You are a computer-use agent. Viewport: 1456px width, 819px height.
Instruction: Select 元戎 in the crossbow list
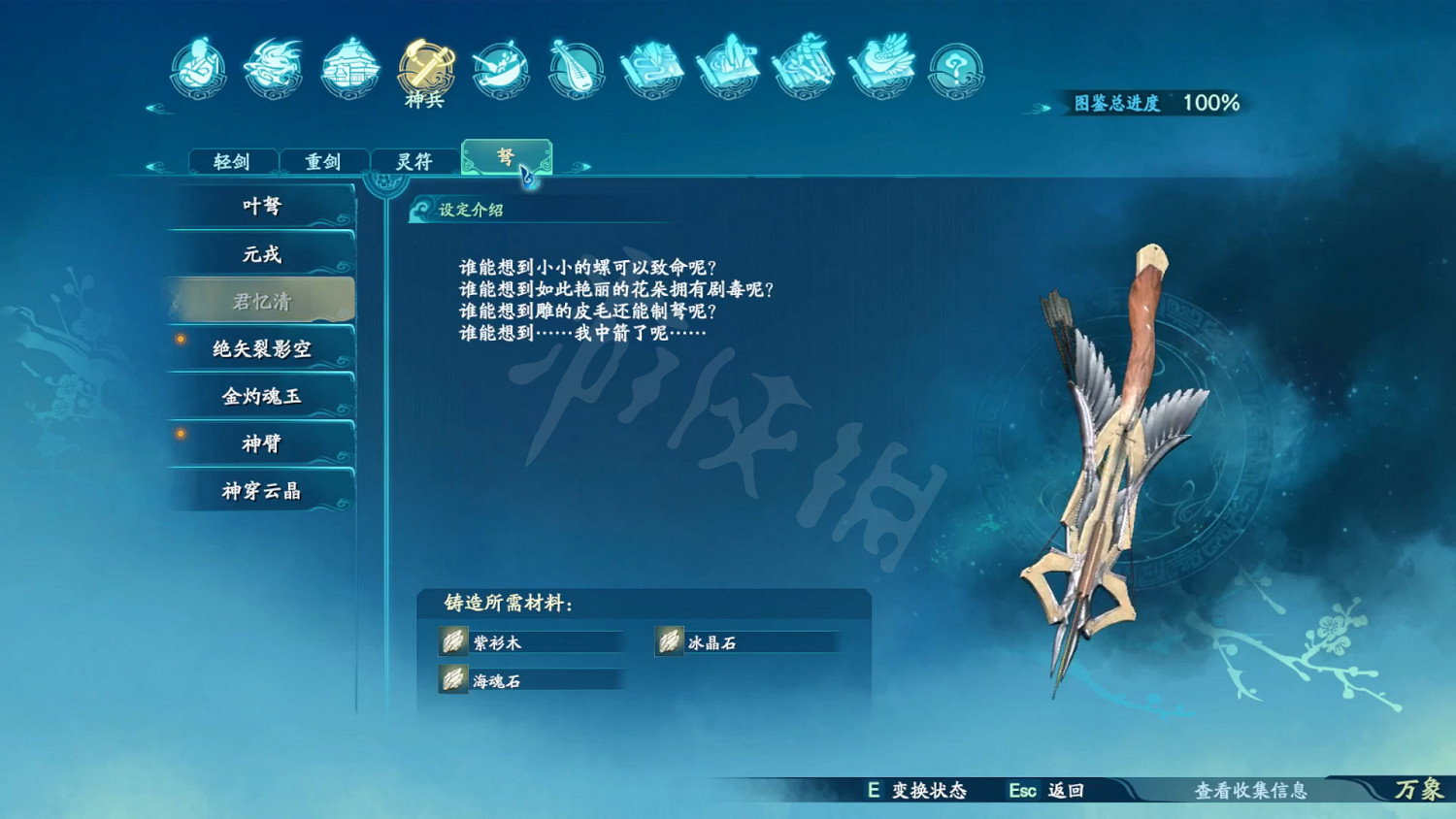(262, 253)
